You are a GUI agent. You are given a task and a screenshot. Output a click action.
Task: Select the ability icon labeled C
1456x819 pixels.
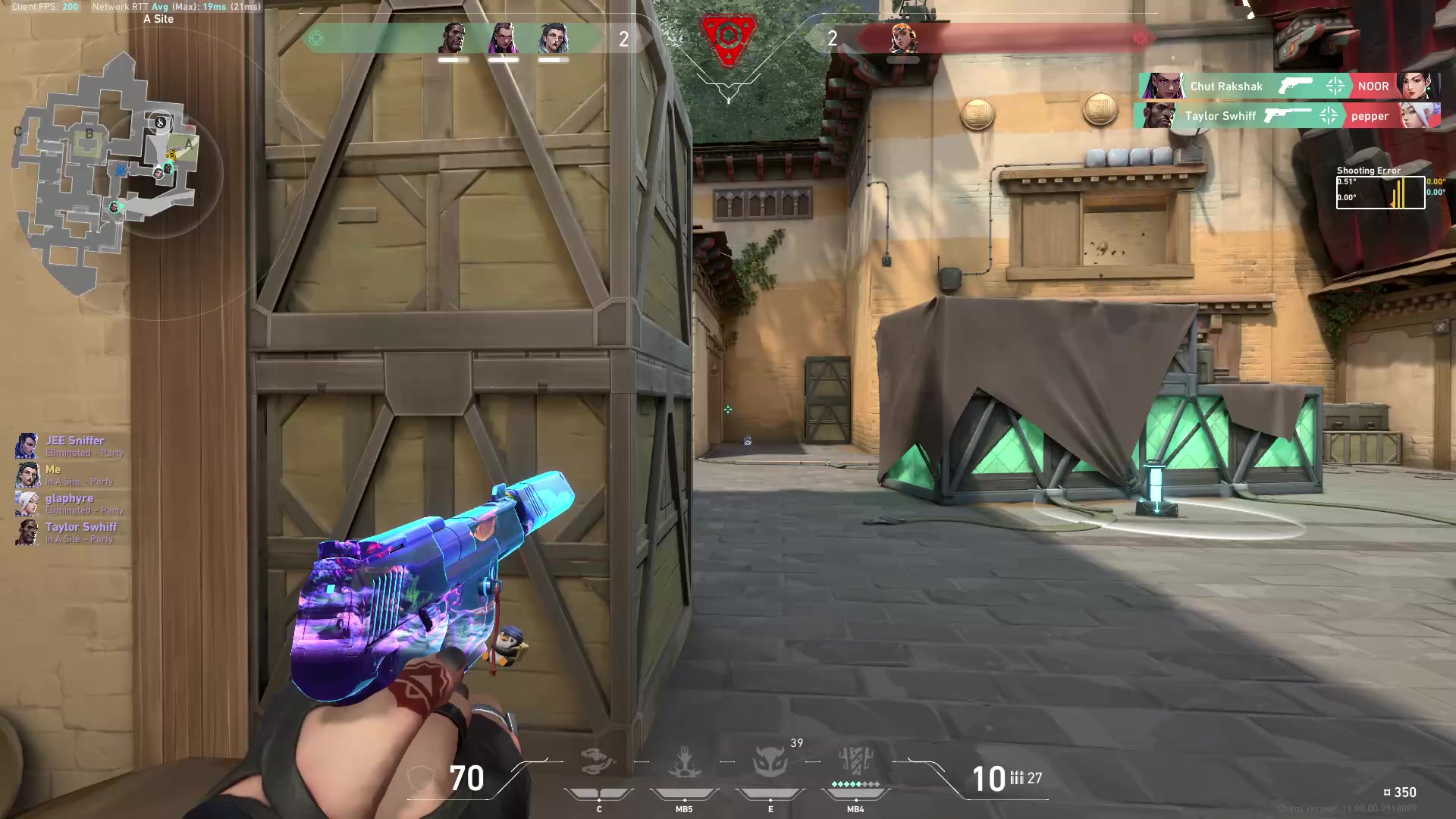pyautogui.click(x=598, y=762)
